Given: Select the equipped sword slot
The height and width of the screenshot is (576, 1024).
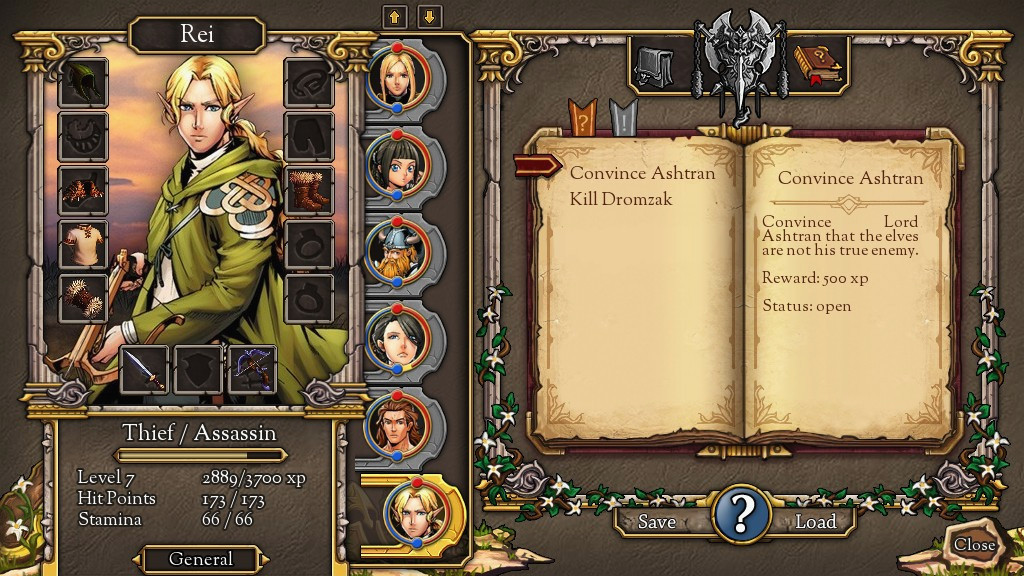Looking at the screenshot, I should click(144, 369).
